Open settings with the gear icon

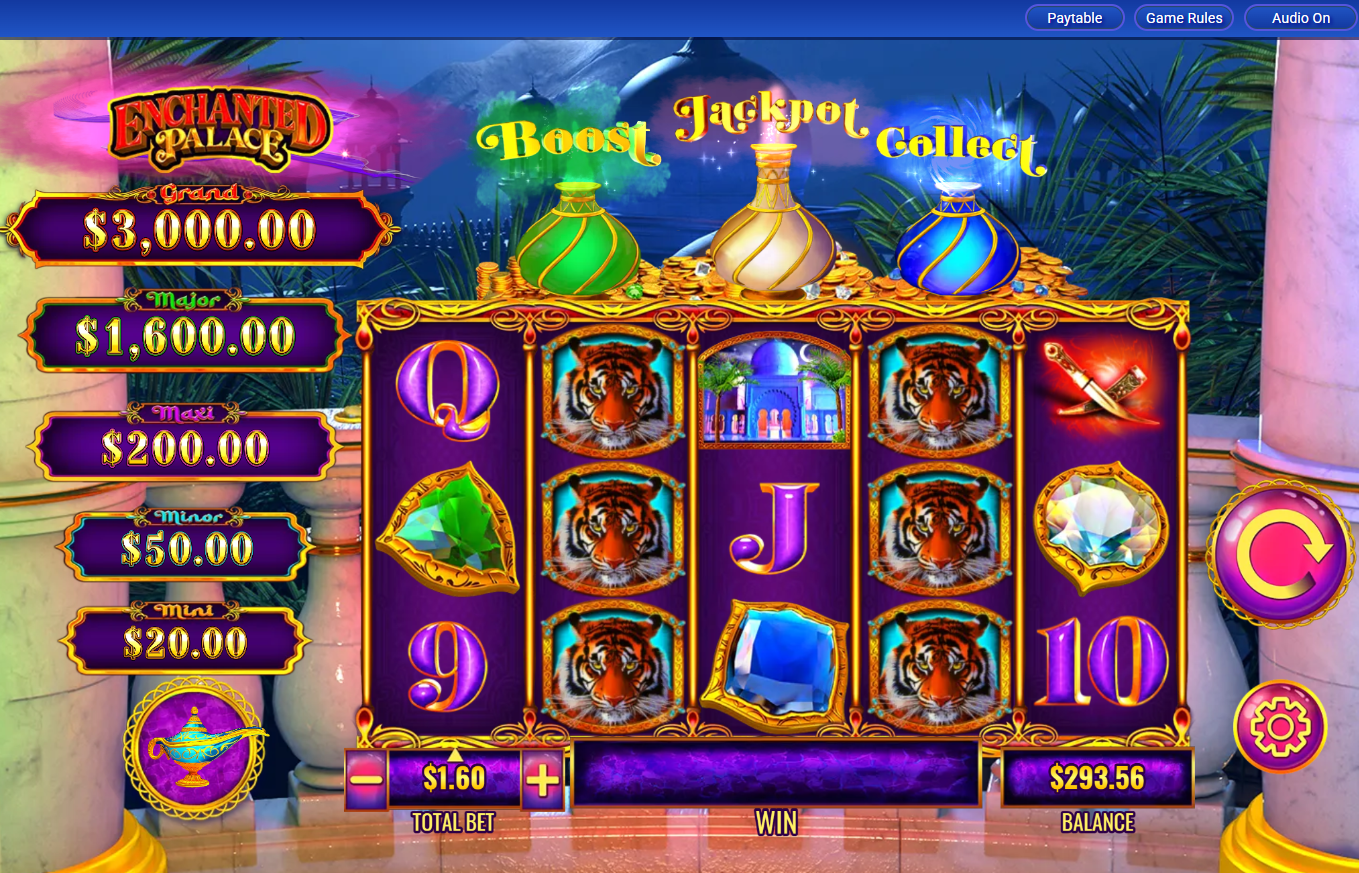pos(1280,727)
